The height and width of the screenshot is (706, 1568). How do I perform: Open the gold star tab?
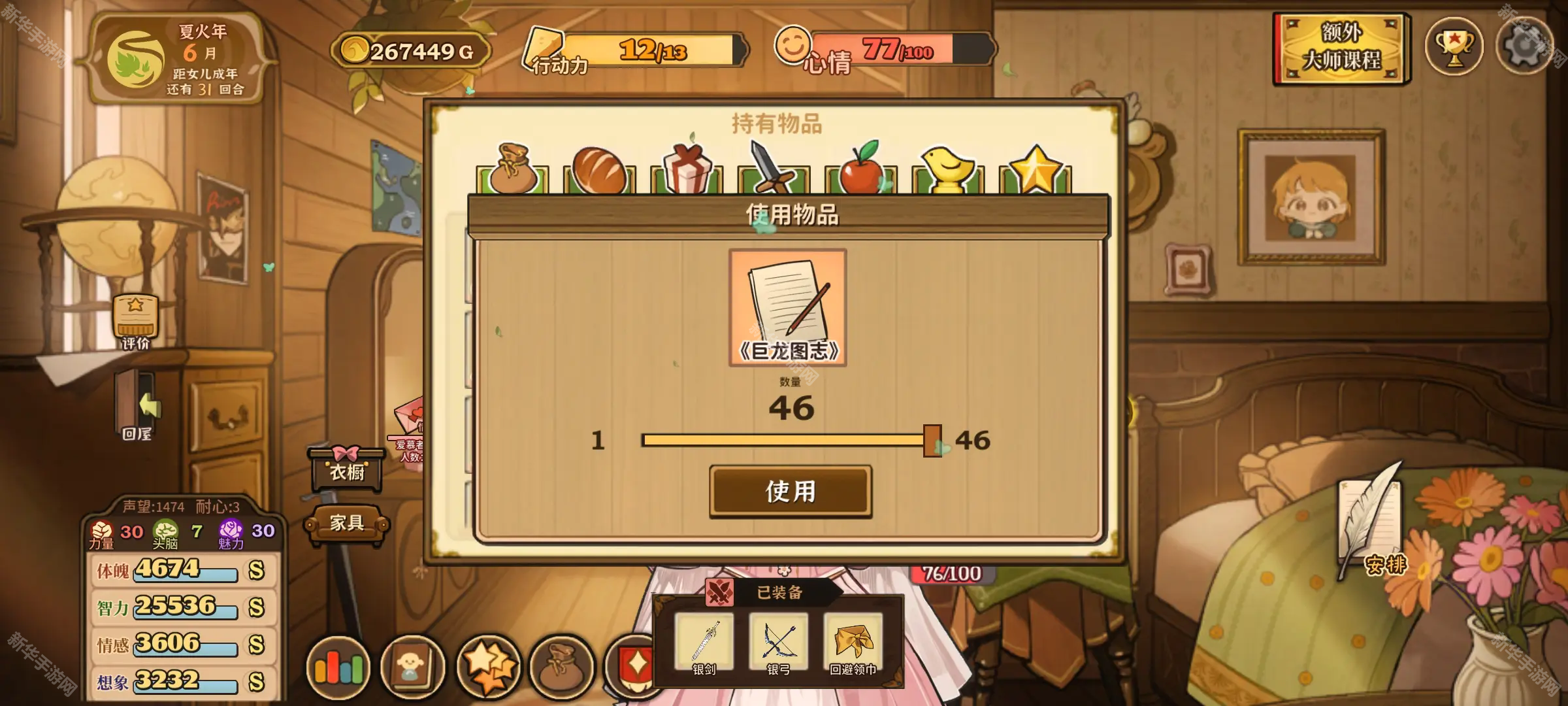point(1035,170)
